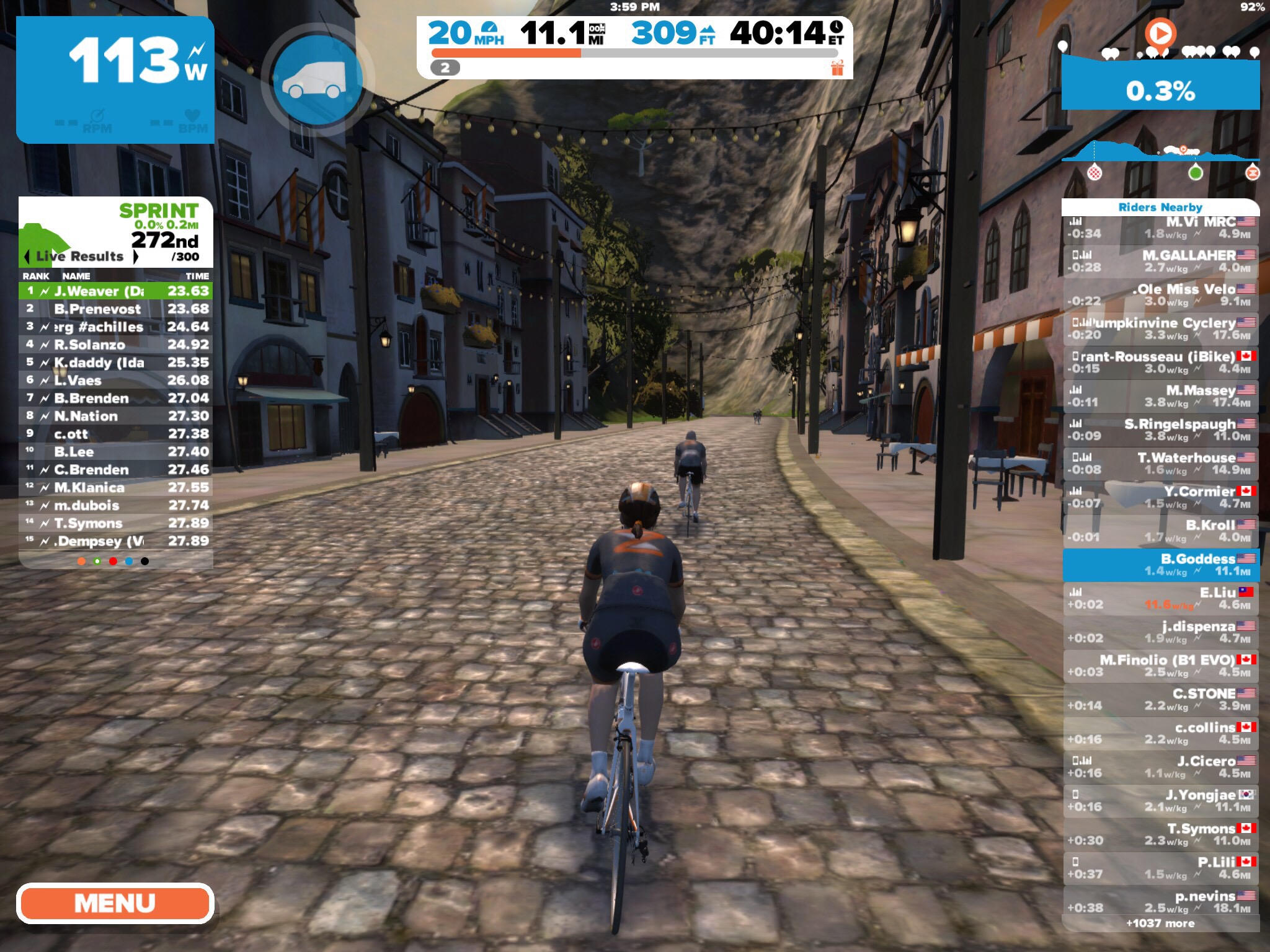Show the +1037 more riders

point(1160,923)
